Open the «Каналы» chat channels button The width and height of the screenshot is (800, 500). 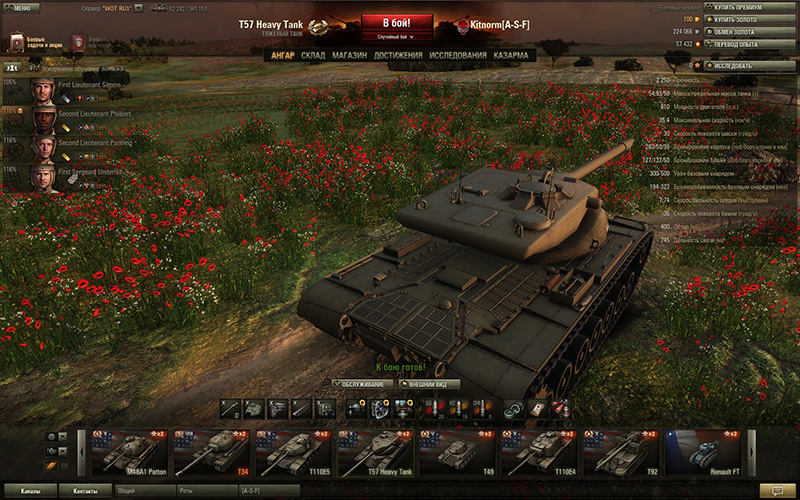coord(30,491)
